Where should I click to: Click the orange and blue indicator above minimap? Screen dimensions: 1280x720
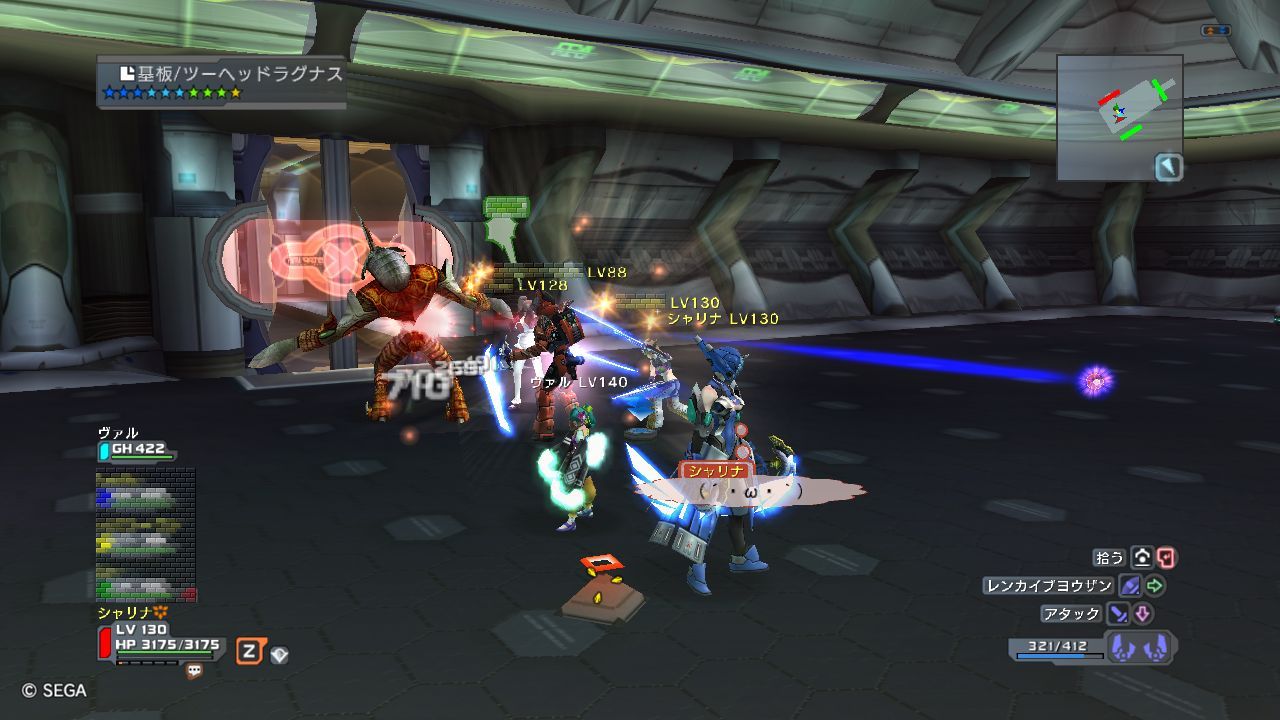tap(1215, 31)
